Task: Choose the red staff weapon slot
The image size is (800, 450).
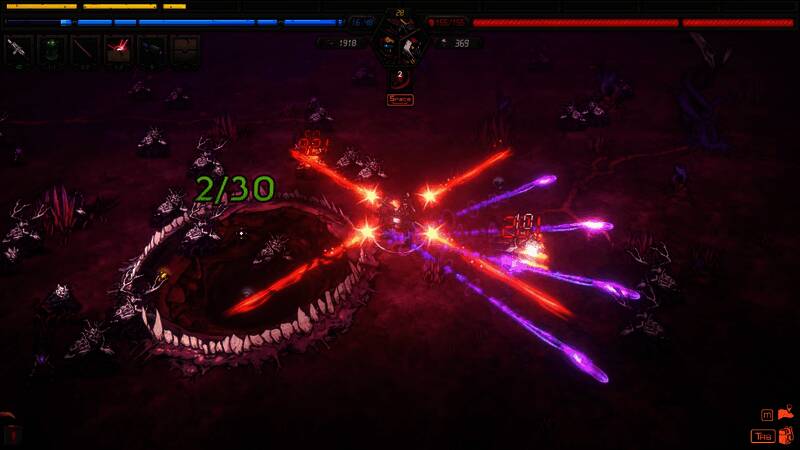Action: pyautogui.click(x=85, y=49)
